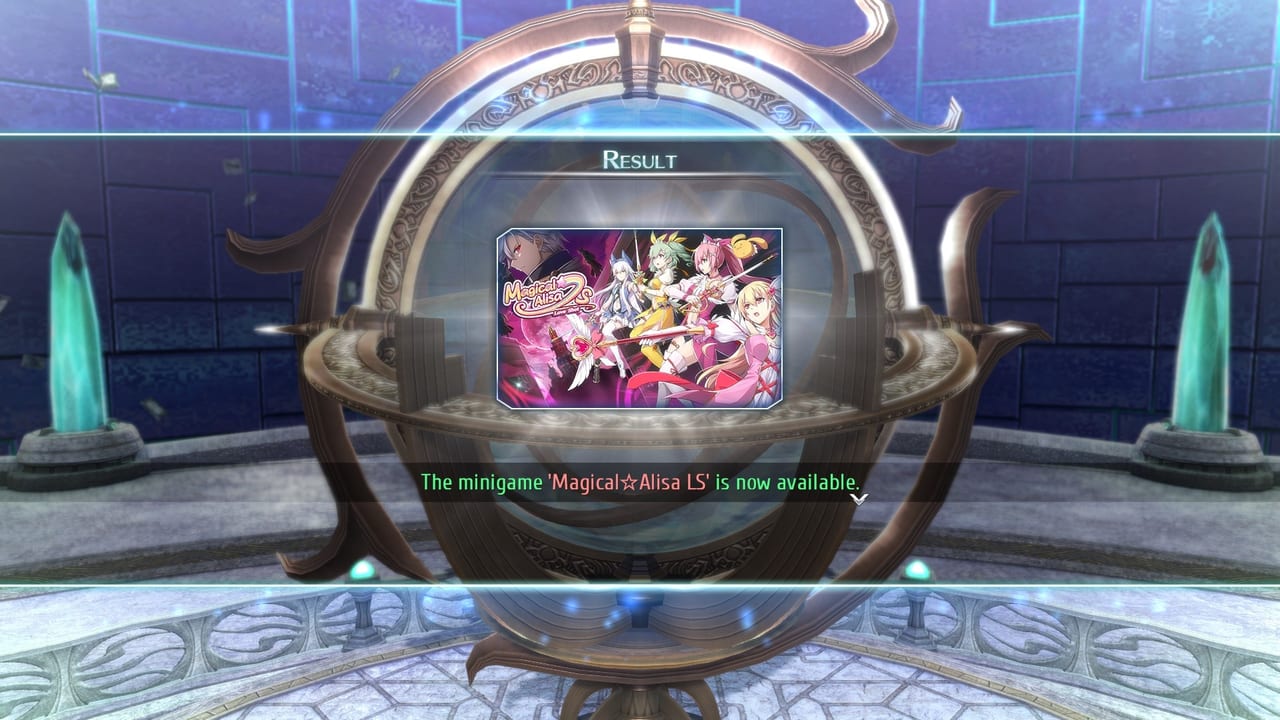
Task: Click the down chevron to advance the dialogue
Action: click(859, 497)
